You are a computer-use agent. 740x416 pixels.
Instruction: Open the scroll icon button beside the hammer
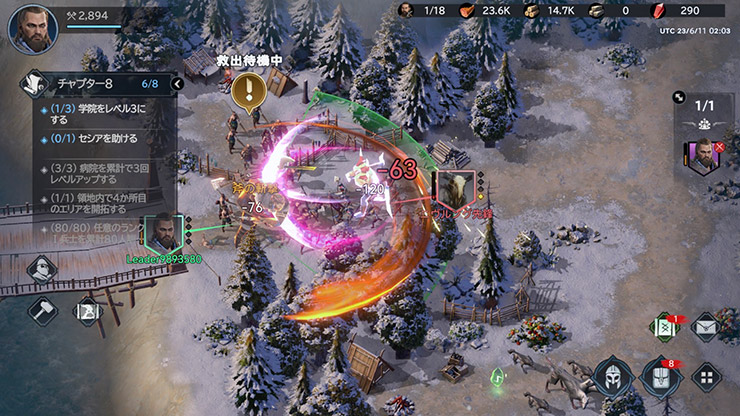87,310
